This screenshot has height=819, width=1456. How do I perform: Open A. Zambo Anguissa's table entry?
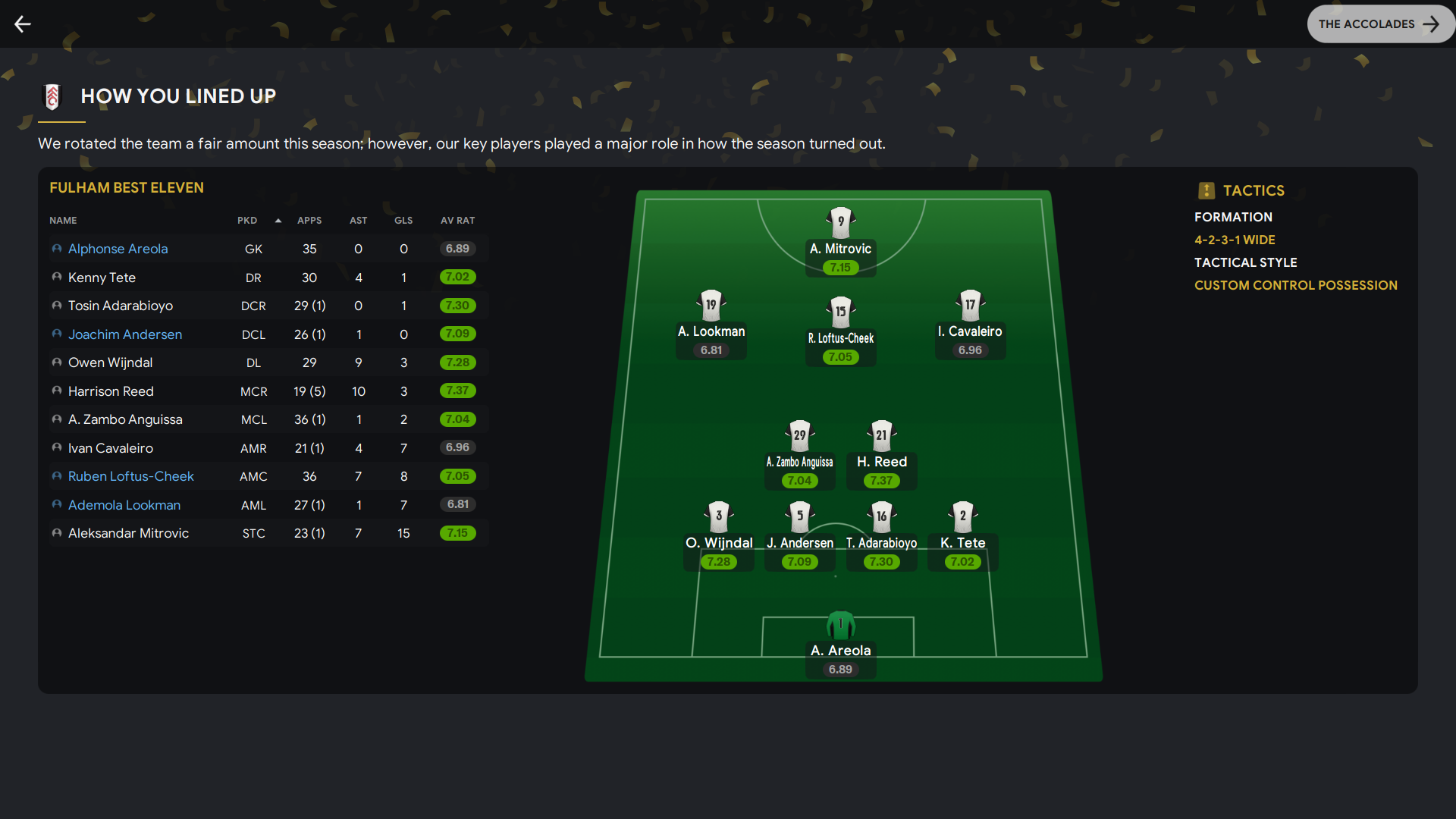click(125, 419)
